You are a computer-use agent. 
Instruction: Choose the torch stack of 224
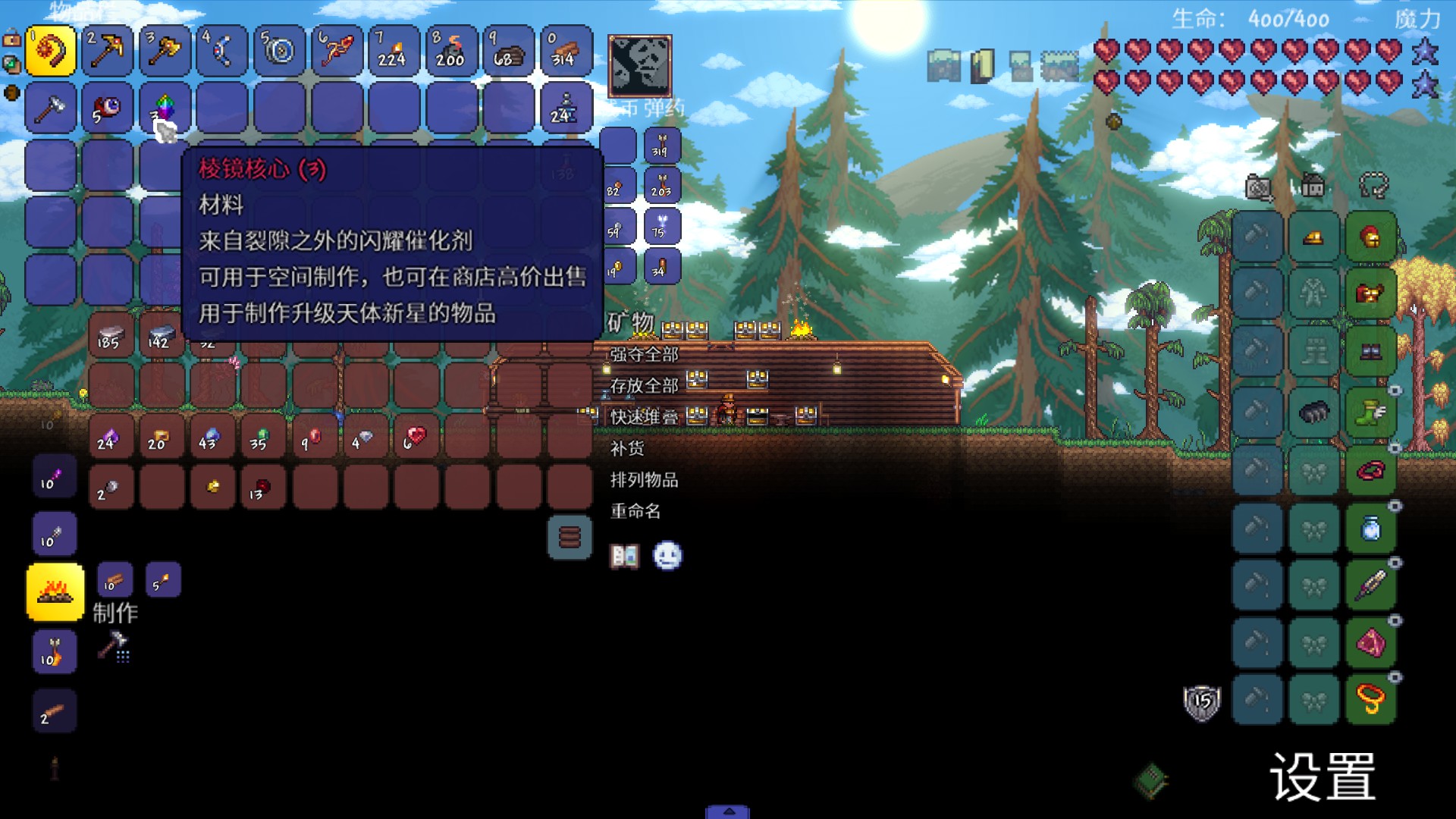coord(394,51)
